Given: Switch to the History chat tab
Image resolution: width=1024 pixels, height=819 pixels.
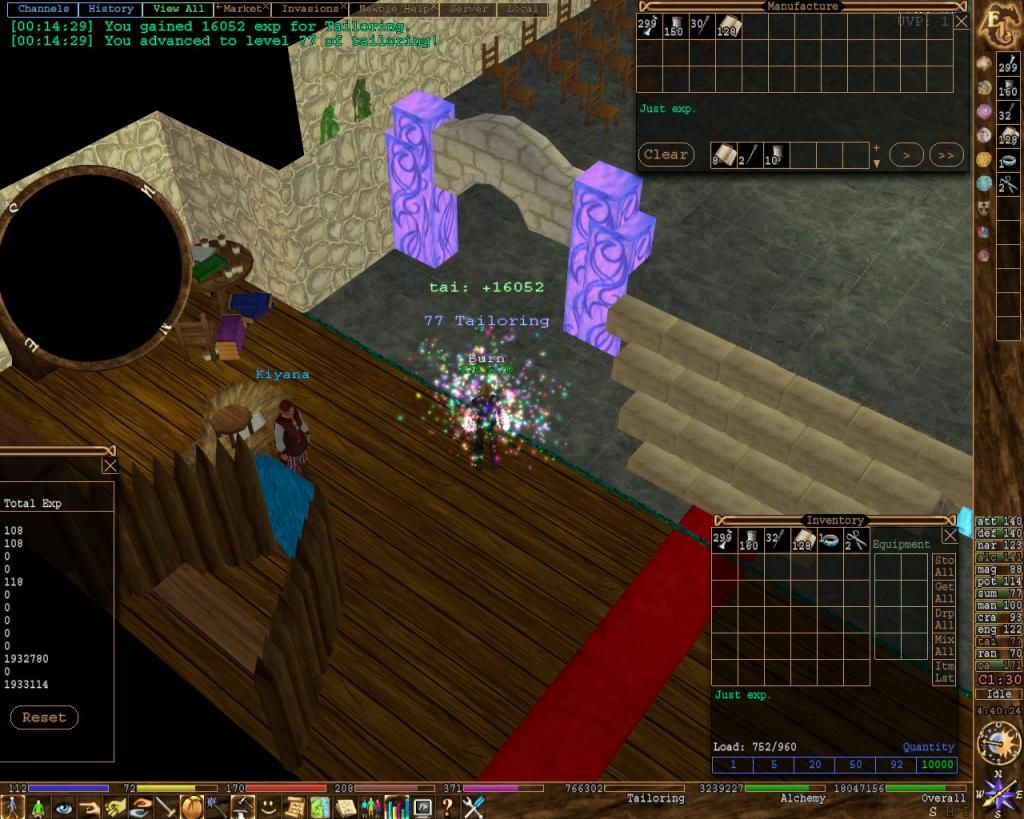Looking at the screenshot, I should (110, 9).
